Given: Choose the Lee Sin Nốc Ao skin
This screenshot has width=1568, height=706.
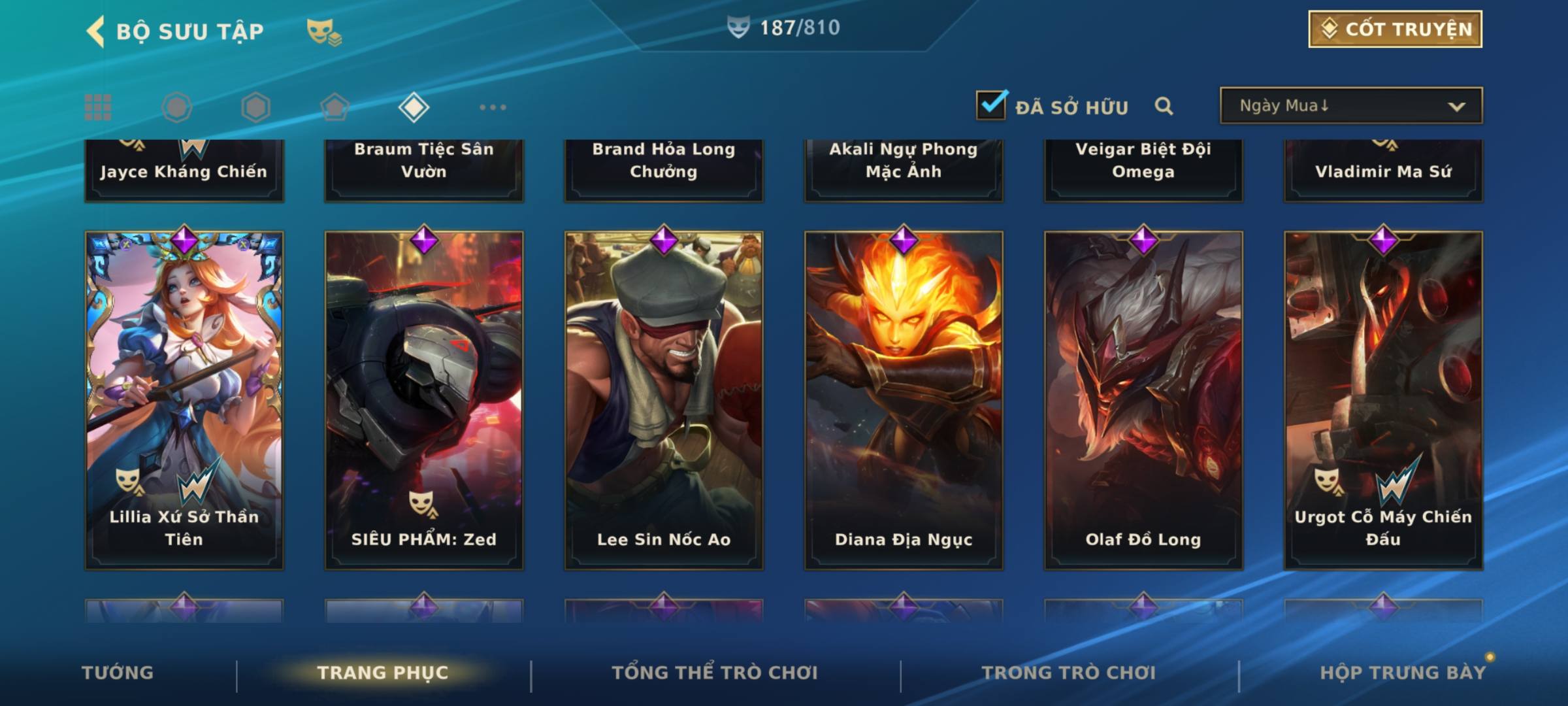Looking at the screenshot, I should coord(664,400).
